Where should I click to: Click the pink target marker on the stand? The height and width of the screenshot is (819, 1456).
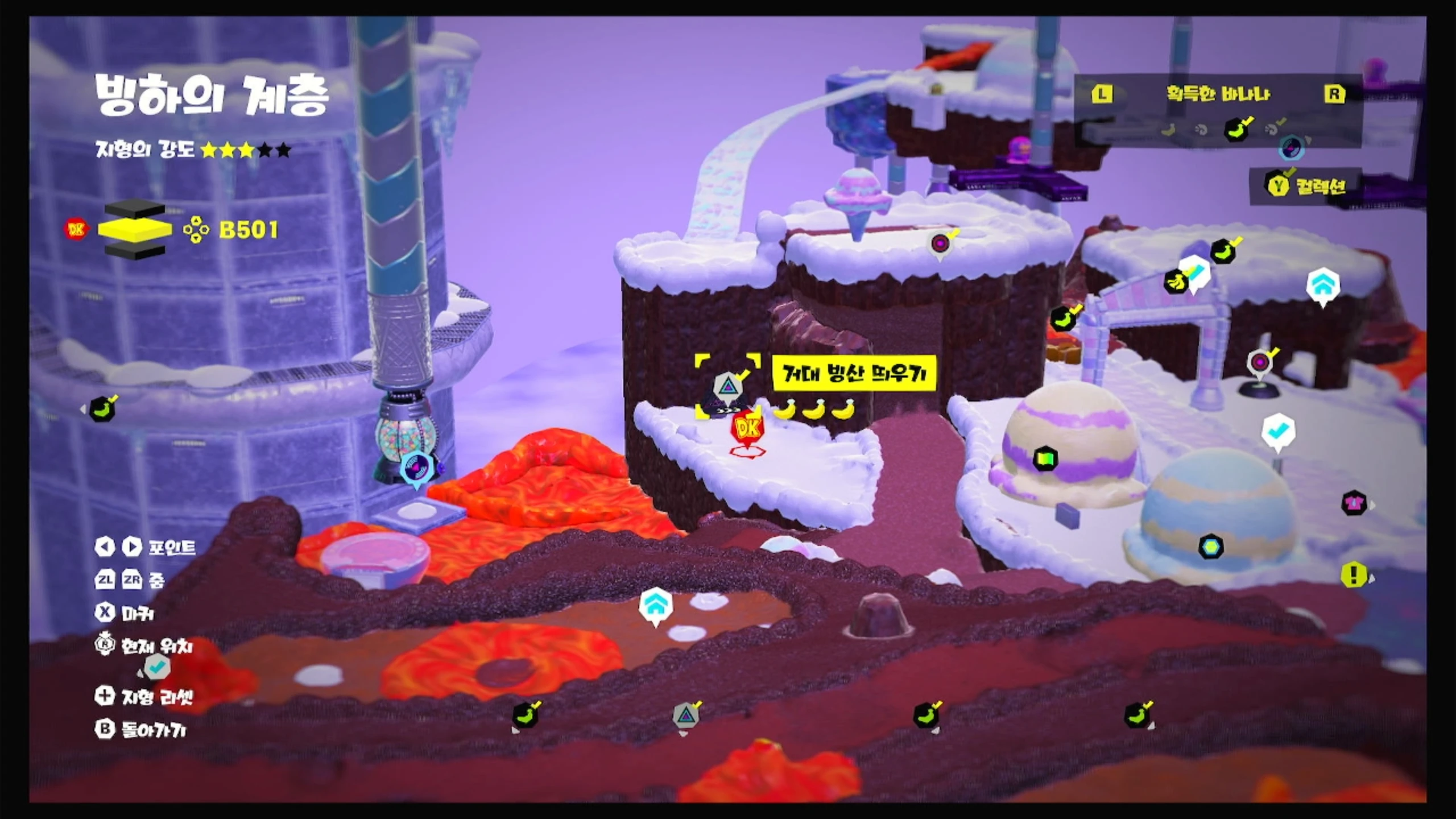coord(1260,362)
